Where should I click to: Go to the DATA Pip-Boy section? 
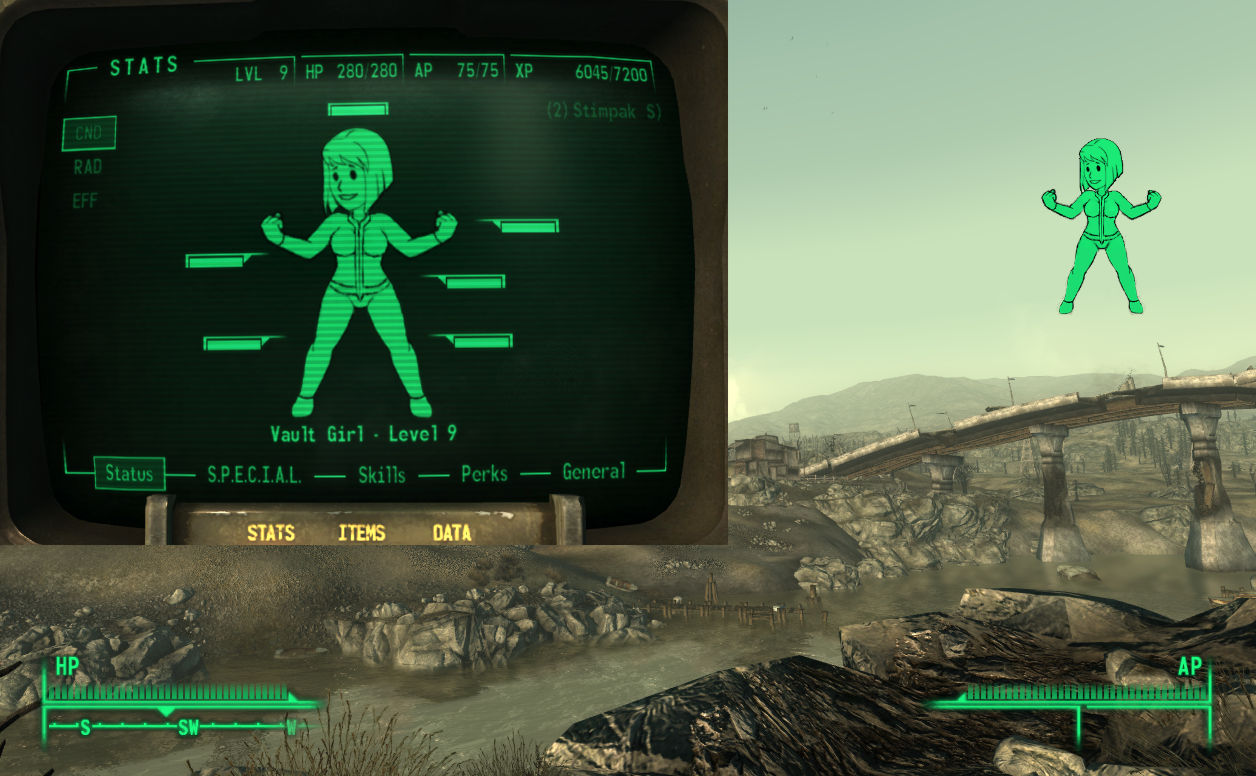(452, 533)
